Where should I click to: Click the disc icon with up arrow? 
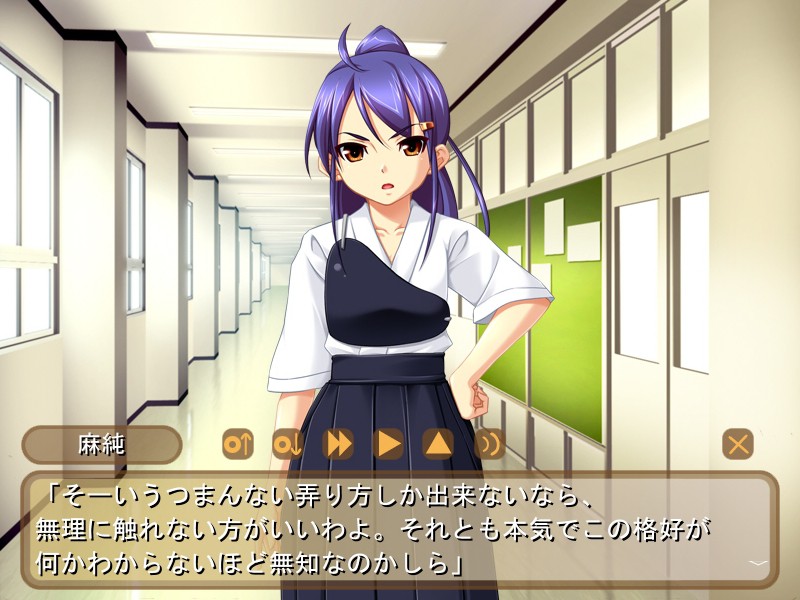click(238, 443)
